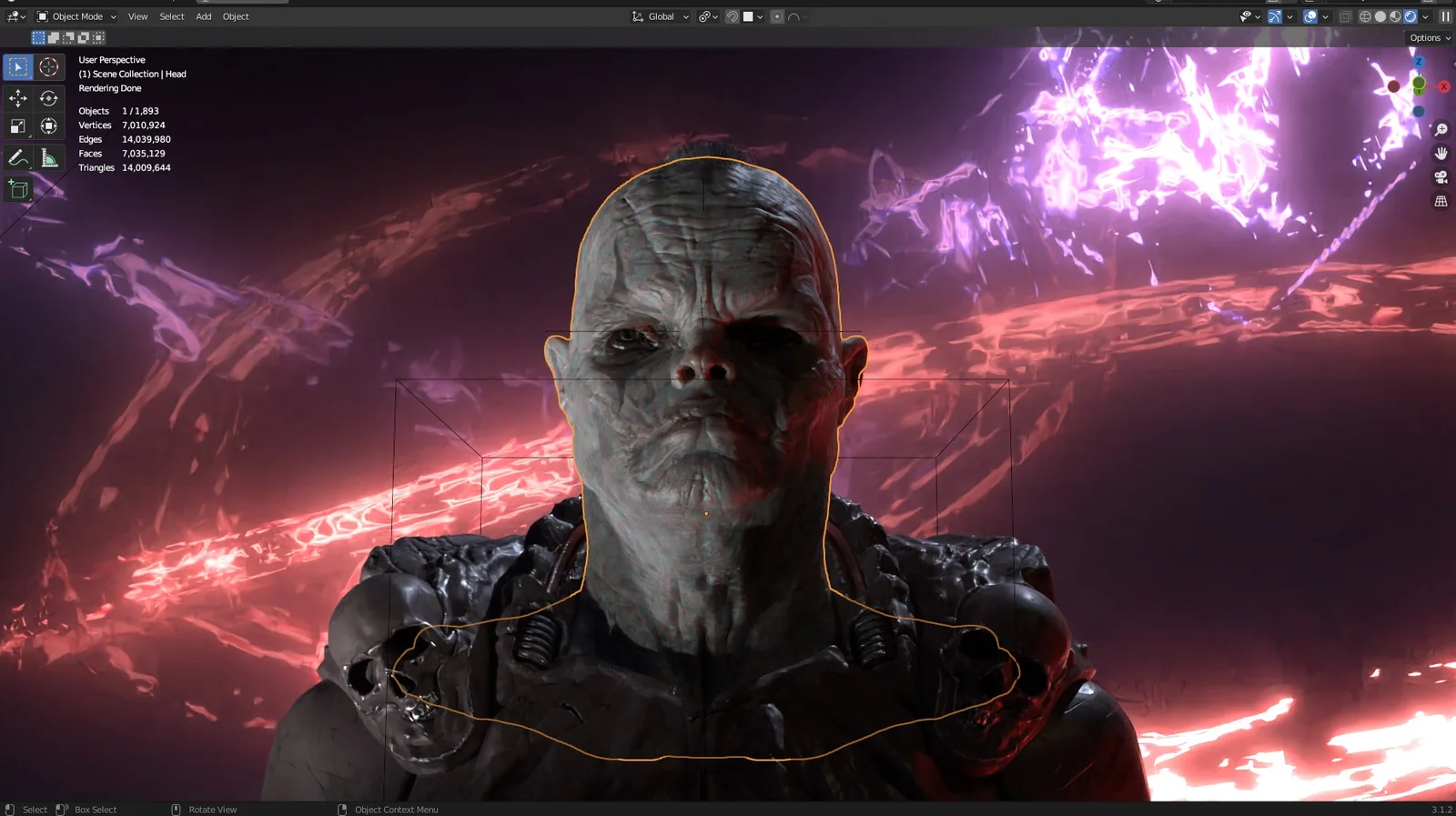Open the View menu

pyautogui.click(x=137, y=15)
